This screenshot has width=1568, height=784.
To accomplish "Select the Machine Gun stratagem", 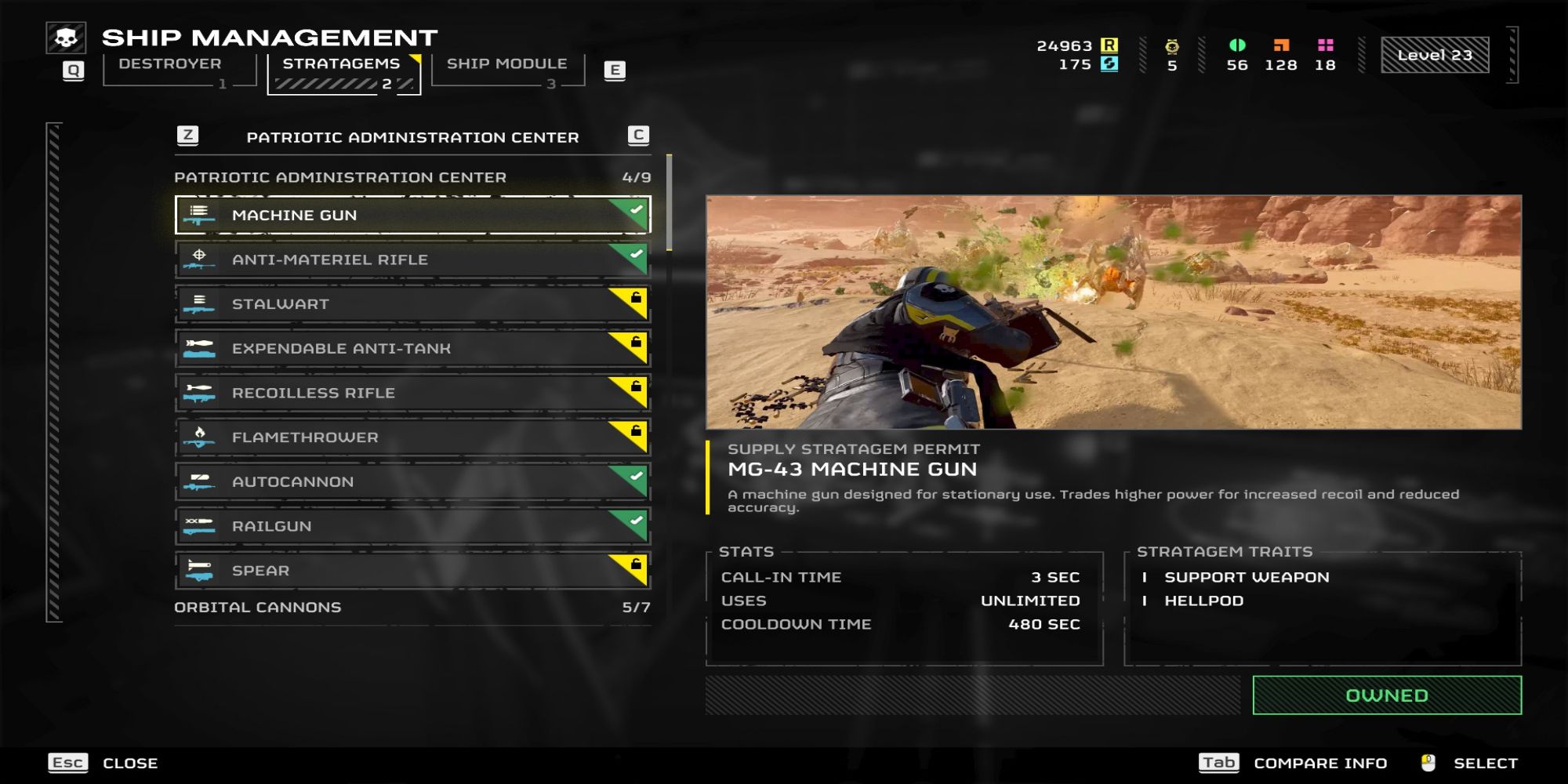I will pos(412,215).
